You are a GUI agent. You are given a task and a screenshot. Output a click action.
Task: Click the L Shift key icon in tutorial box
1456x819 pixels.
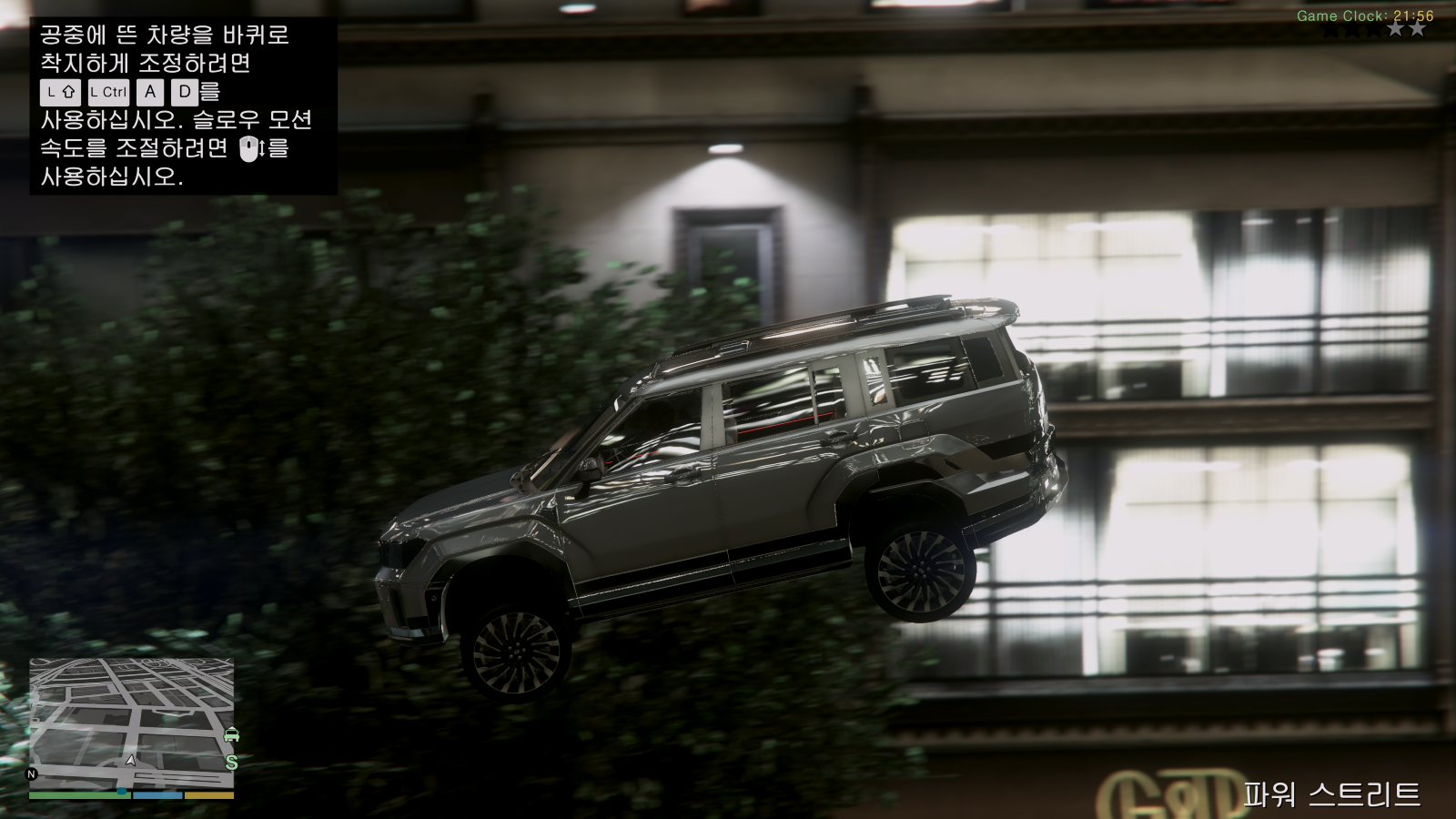click(x=60, y=92)
